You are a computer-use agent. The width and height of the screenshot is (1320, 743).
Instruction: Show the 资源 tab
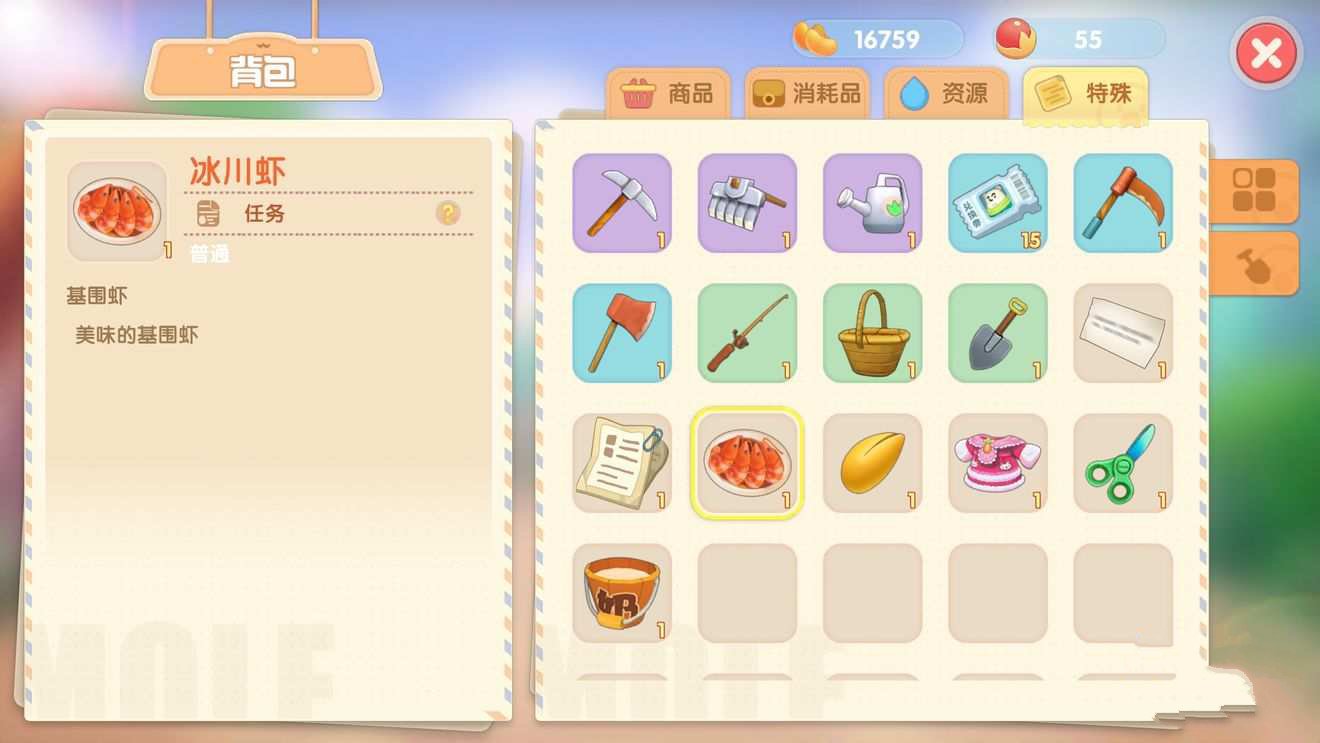pyautogui.click(x=945, y=94)
